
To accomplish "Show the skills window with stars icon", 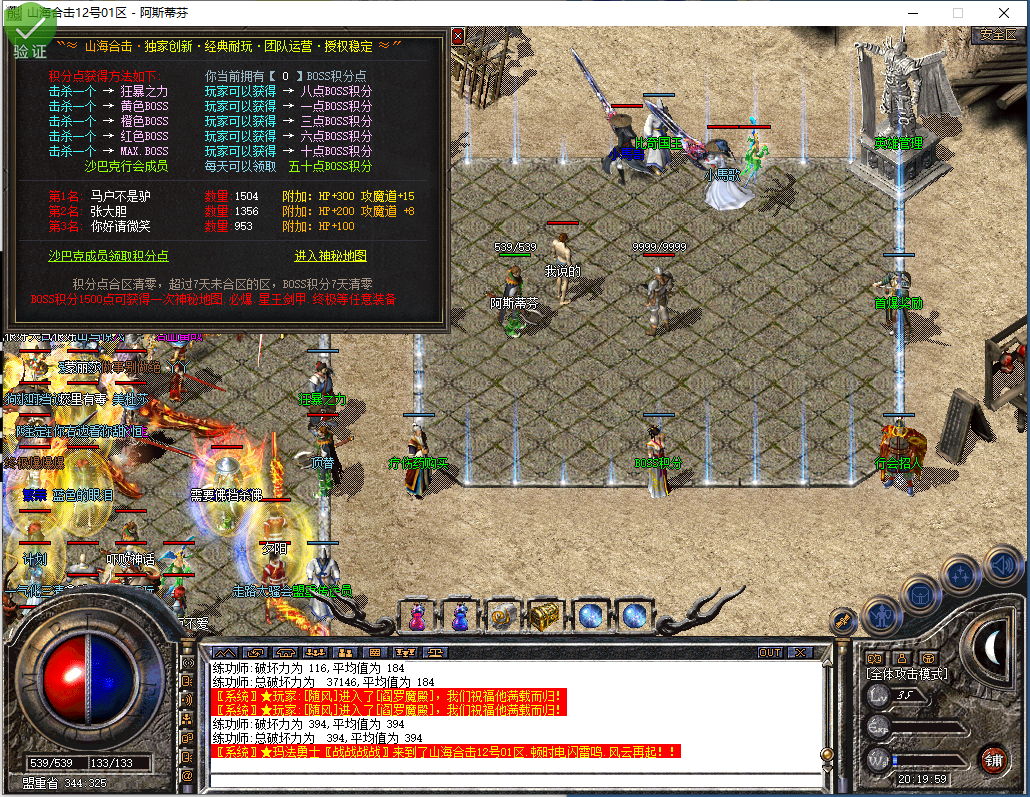I will click(x=961, y=574).
